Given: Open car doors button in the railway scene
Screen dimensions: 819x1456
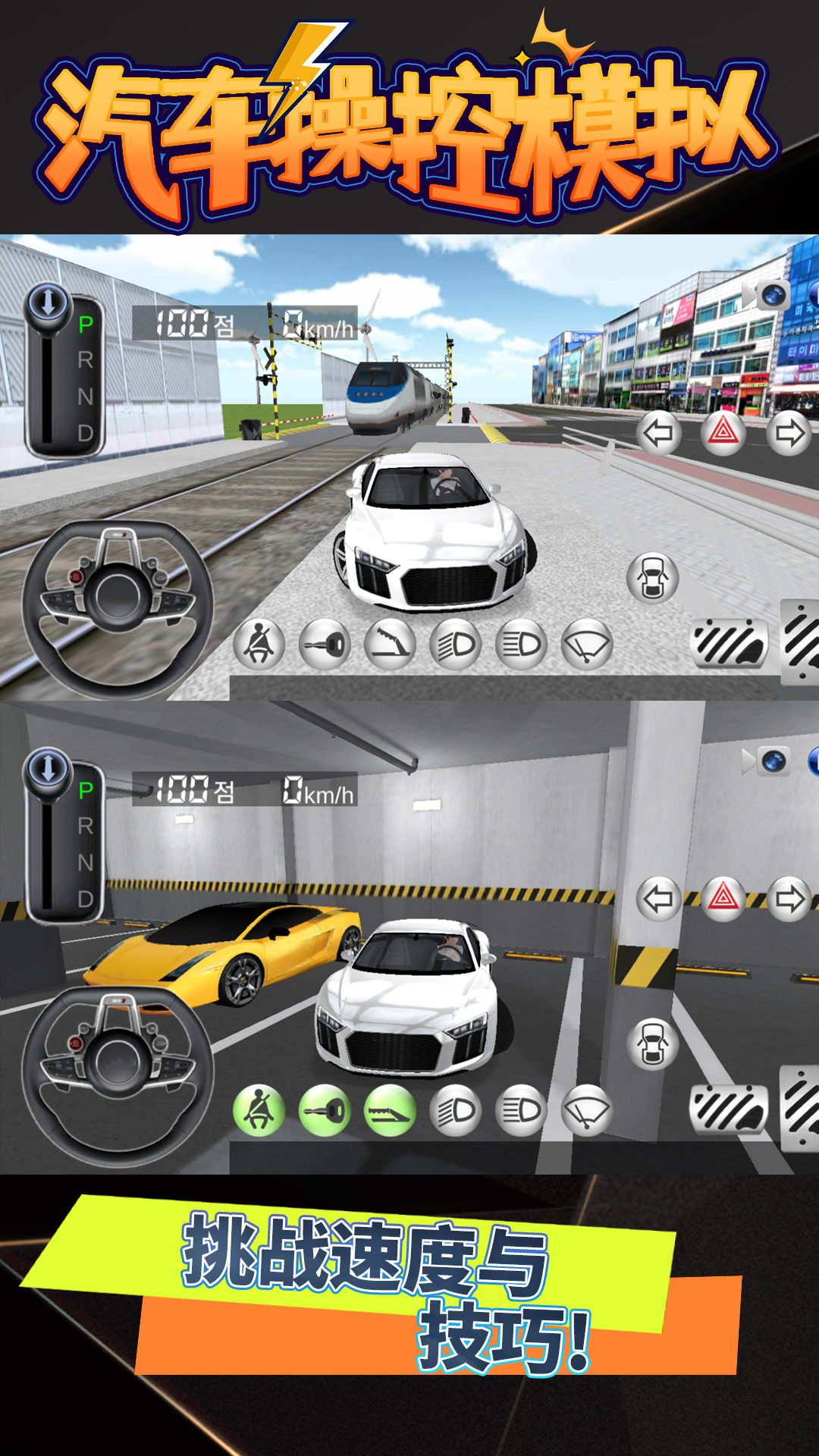Looking at the screenshot, I should click(652, 579).
